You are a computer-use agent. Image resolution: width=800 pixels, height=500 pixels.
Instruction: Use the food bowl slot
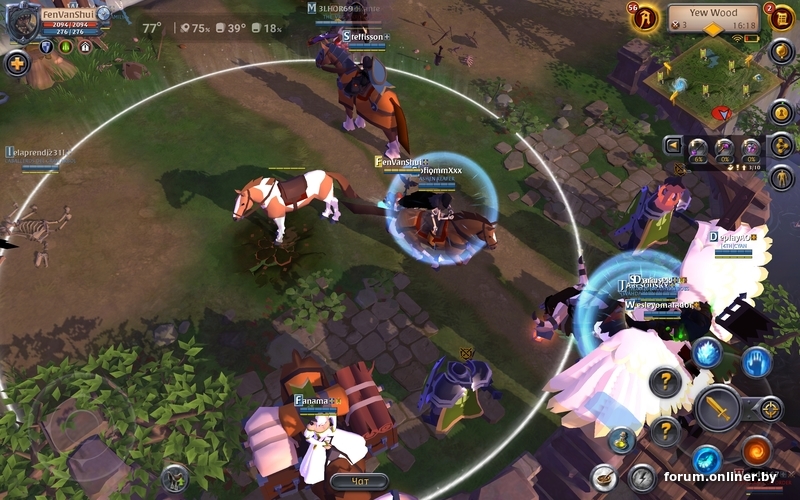click(x=603, y=477)
